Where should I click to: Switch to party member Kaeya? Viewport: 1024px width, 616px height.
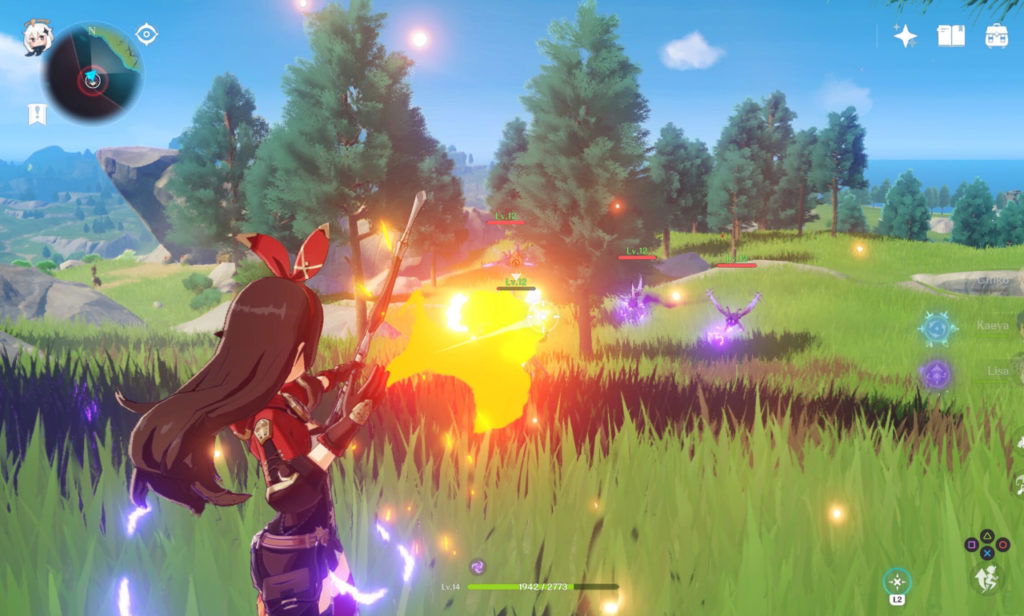coord(938,327)
